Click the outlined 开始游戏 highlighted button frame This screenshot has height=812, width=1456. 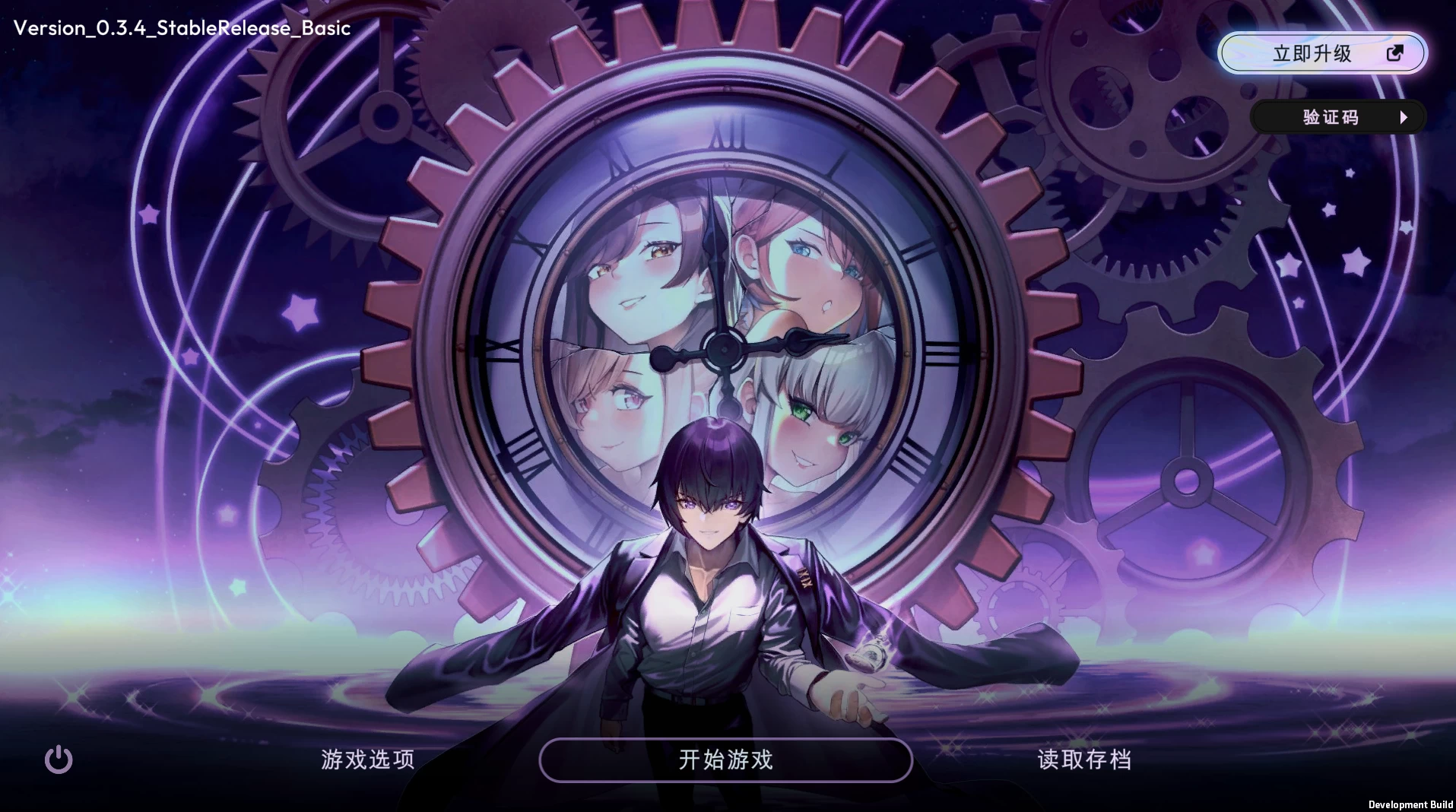click(x=725, y=760)
